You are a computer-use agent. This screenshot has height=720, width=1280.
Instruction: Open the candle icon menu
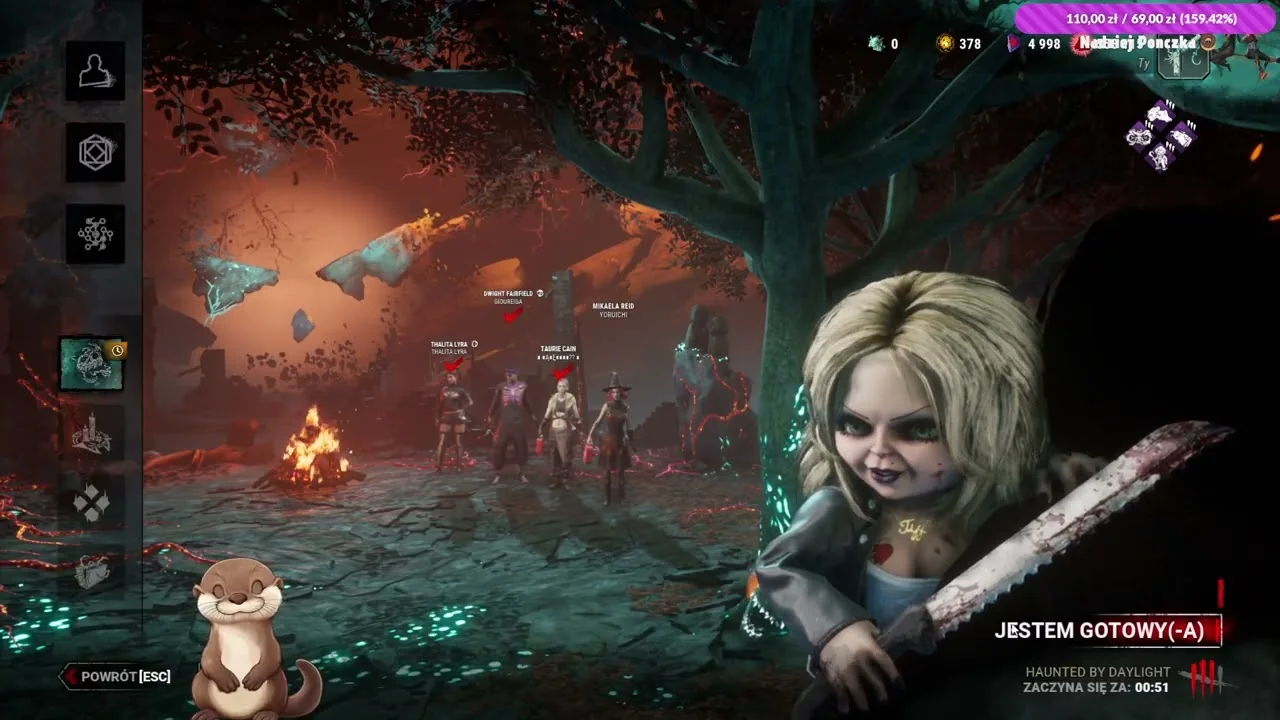[92, 434]
